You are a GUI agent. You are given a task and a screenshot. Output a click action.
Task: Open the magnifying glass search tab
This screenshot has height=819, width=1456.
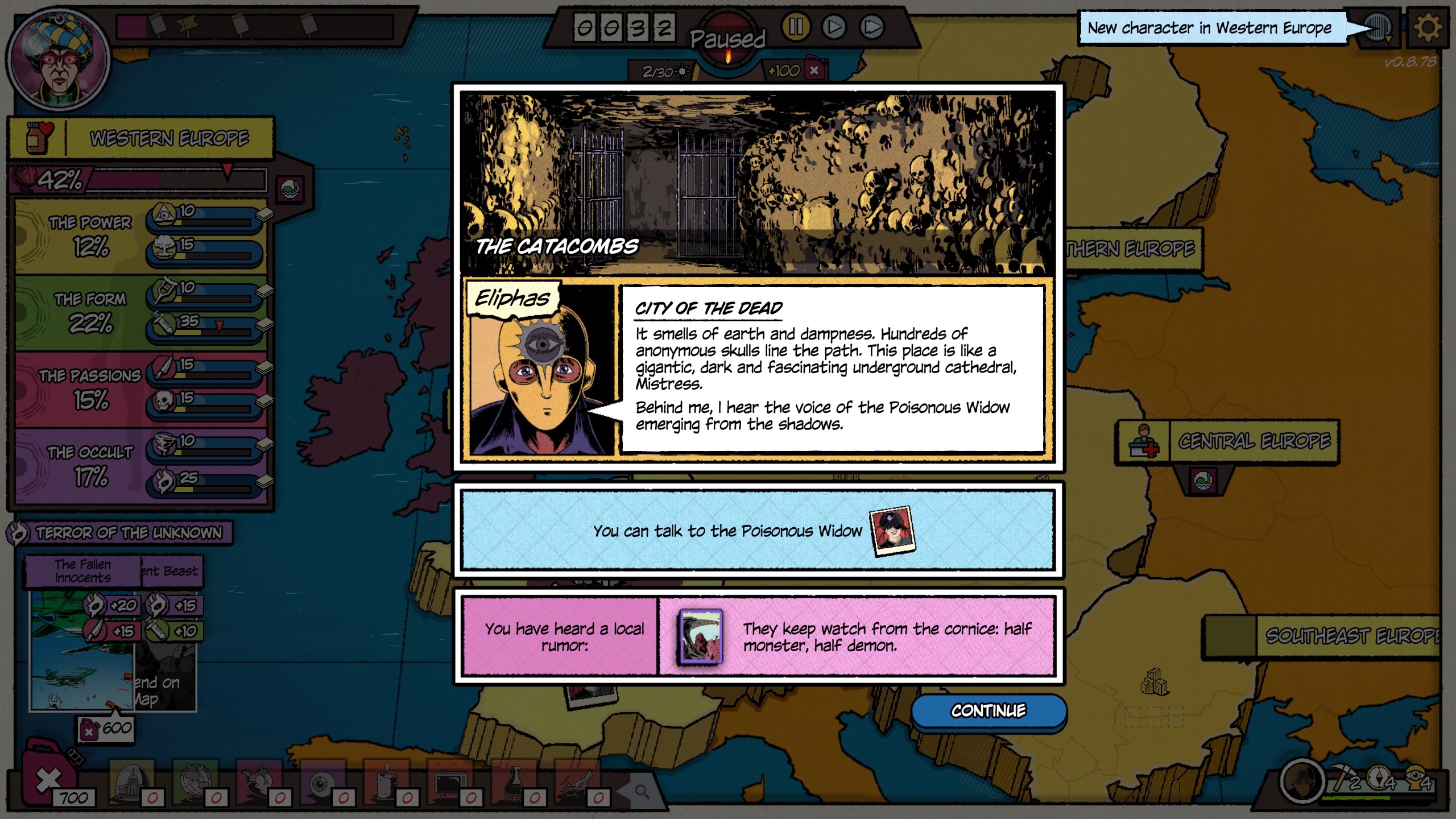(642, 791)
